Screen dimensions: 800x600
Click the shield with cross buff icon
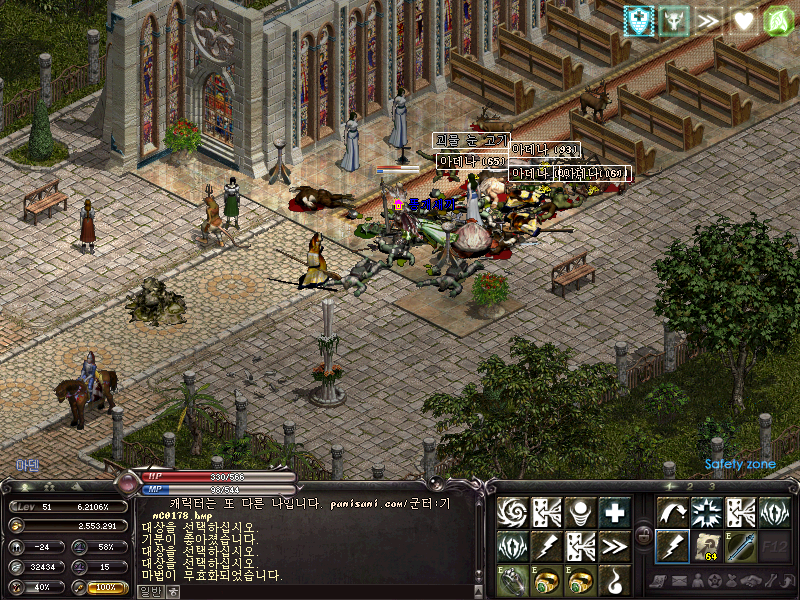coord(639,19)
